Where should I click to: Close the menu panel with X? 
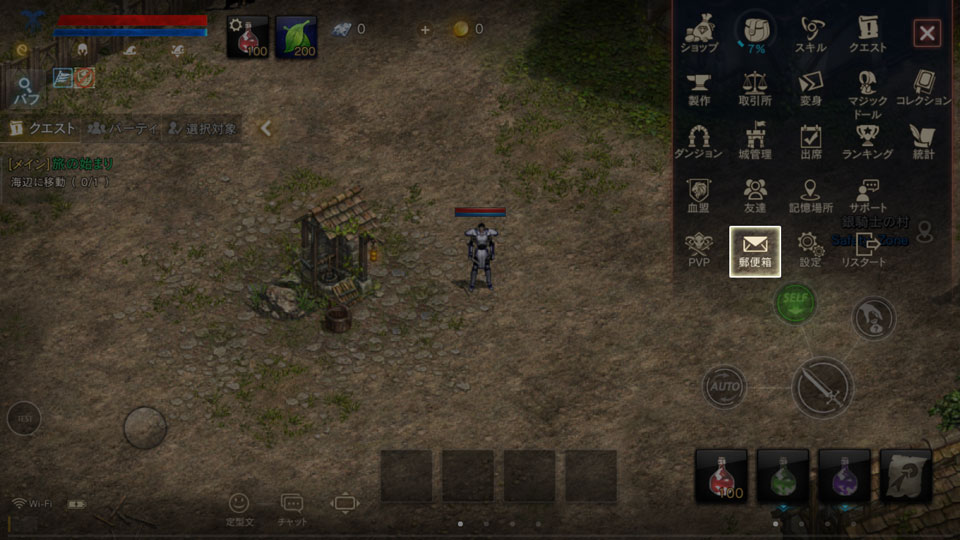click(927, 34)
